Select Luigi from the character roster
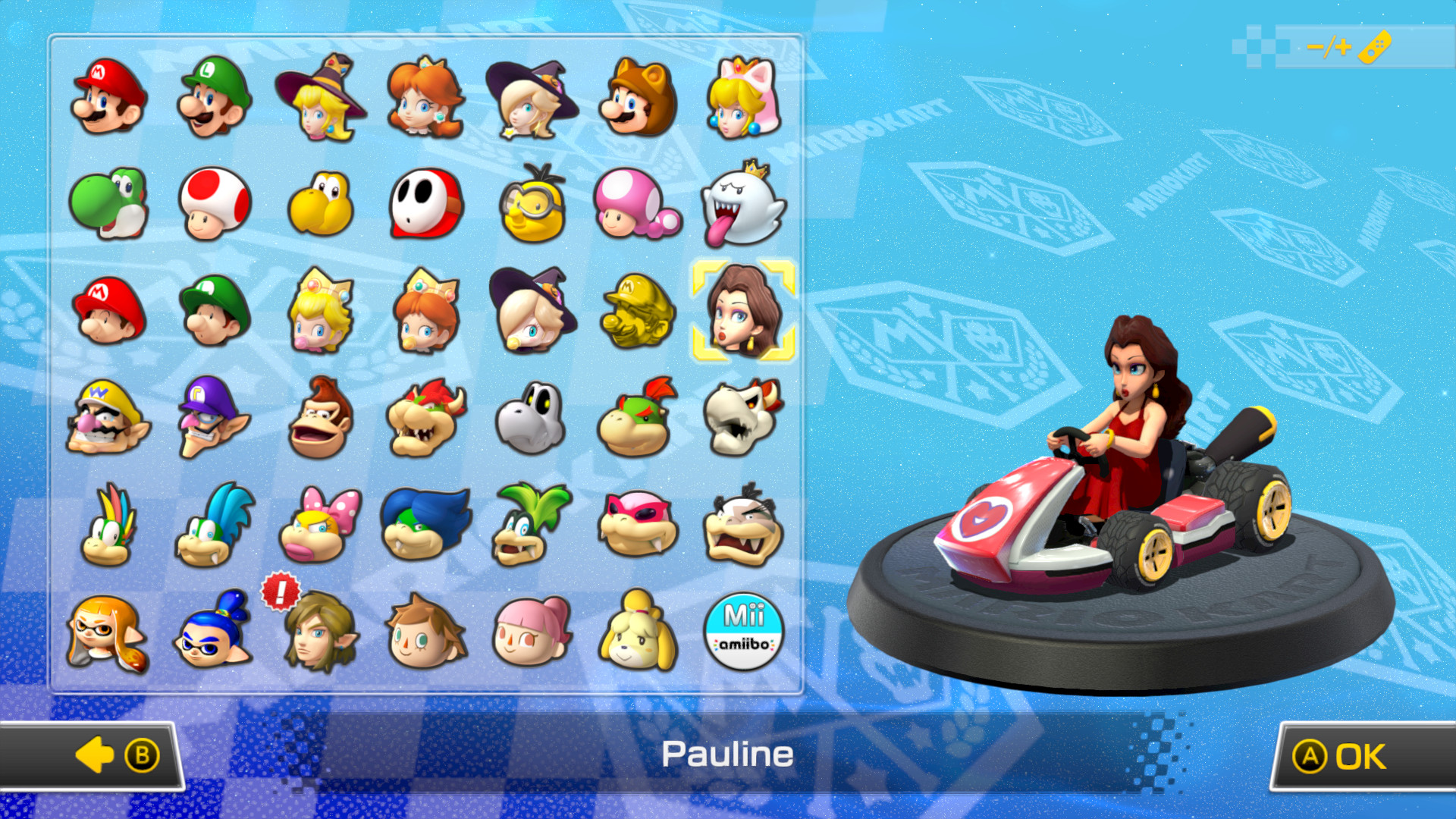Viewport: 1456px width, 819px height. (x=213, y=97)
